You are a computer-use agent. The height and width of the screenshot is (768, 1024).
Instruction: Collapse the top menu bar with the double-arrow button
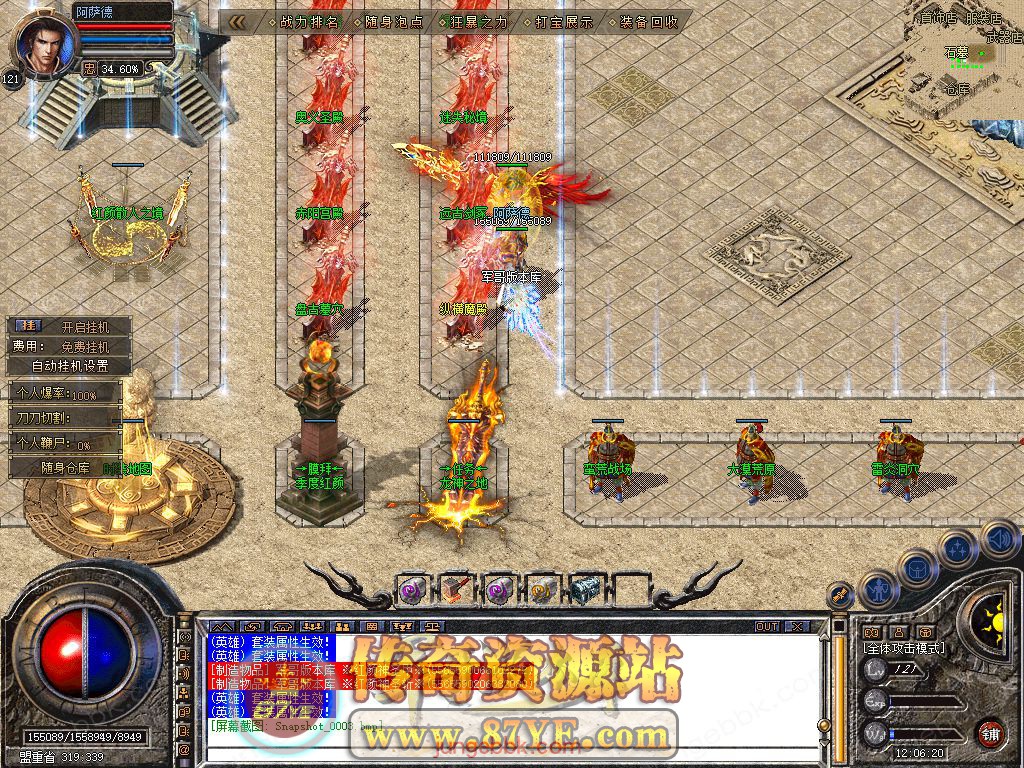pos(237,21)
